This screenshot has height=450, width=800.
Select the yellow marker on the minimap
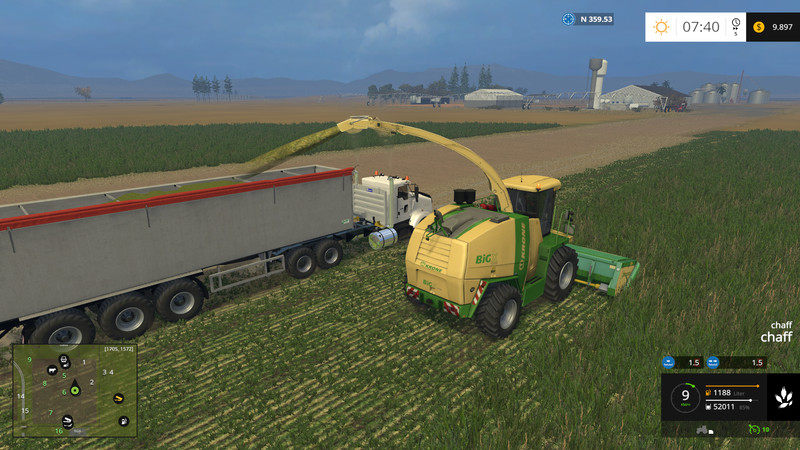pyautogui.click(x=120, y=397)
